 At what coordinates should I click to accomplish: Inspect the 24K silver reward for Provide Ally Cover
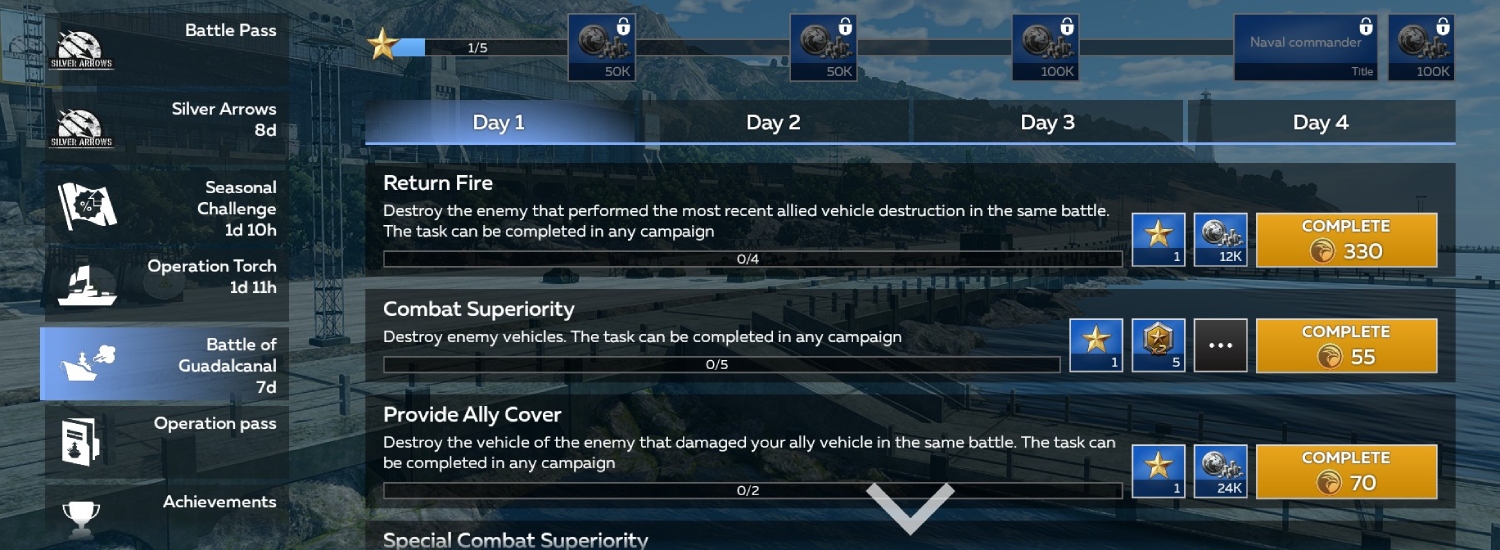point(1220,471)
